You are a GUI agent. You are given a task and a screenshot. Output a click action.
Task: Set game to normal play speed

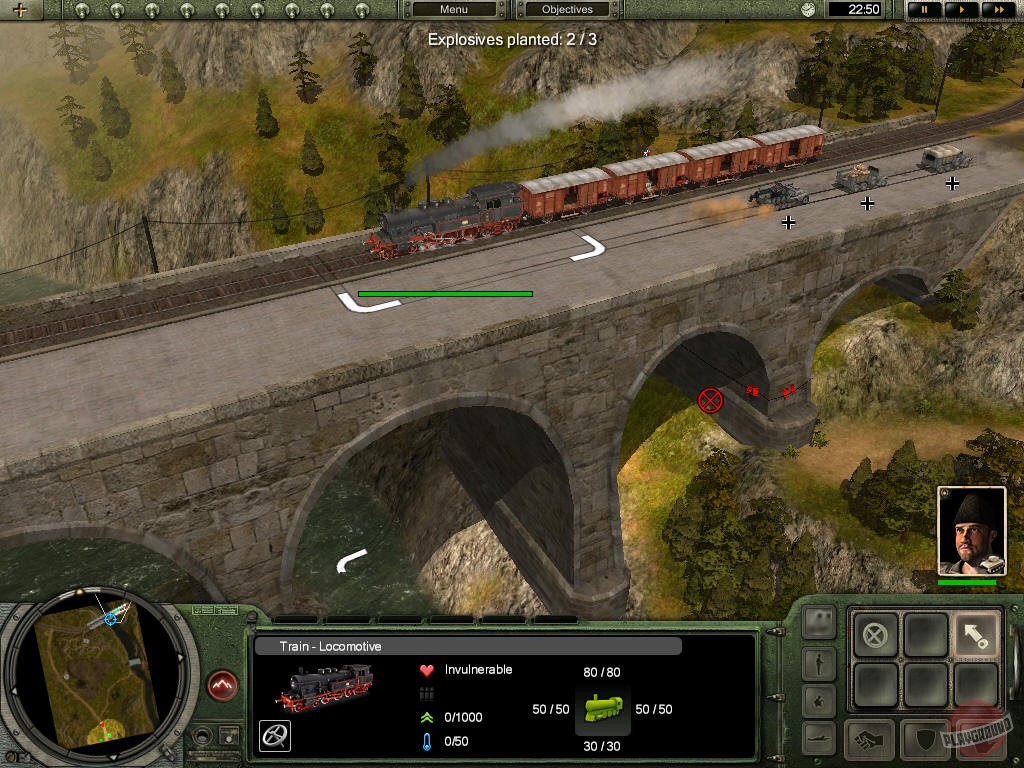coord(961,10)
